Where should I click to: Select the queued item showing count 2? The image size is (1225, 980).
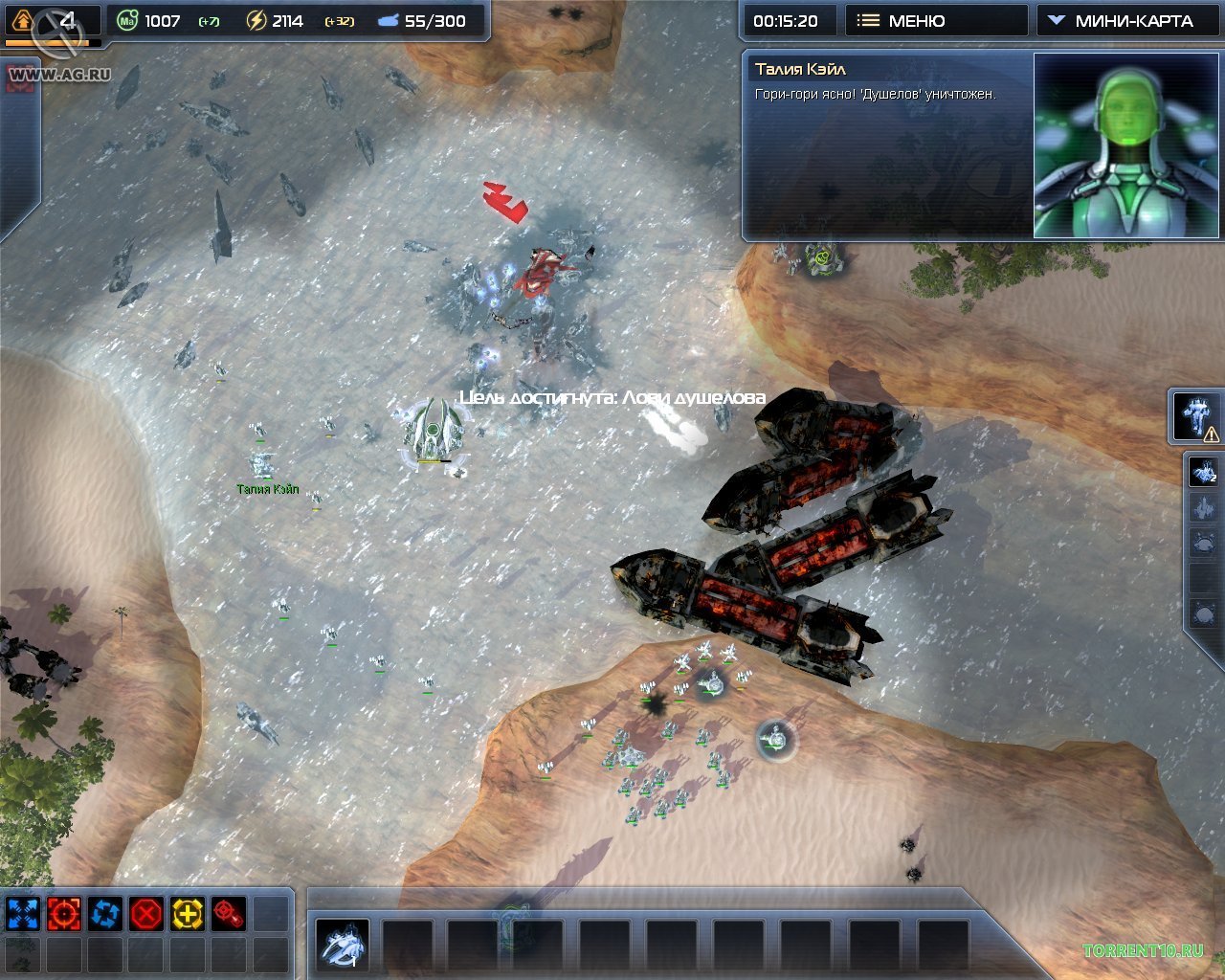coord(1202,471)
